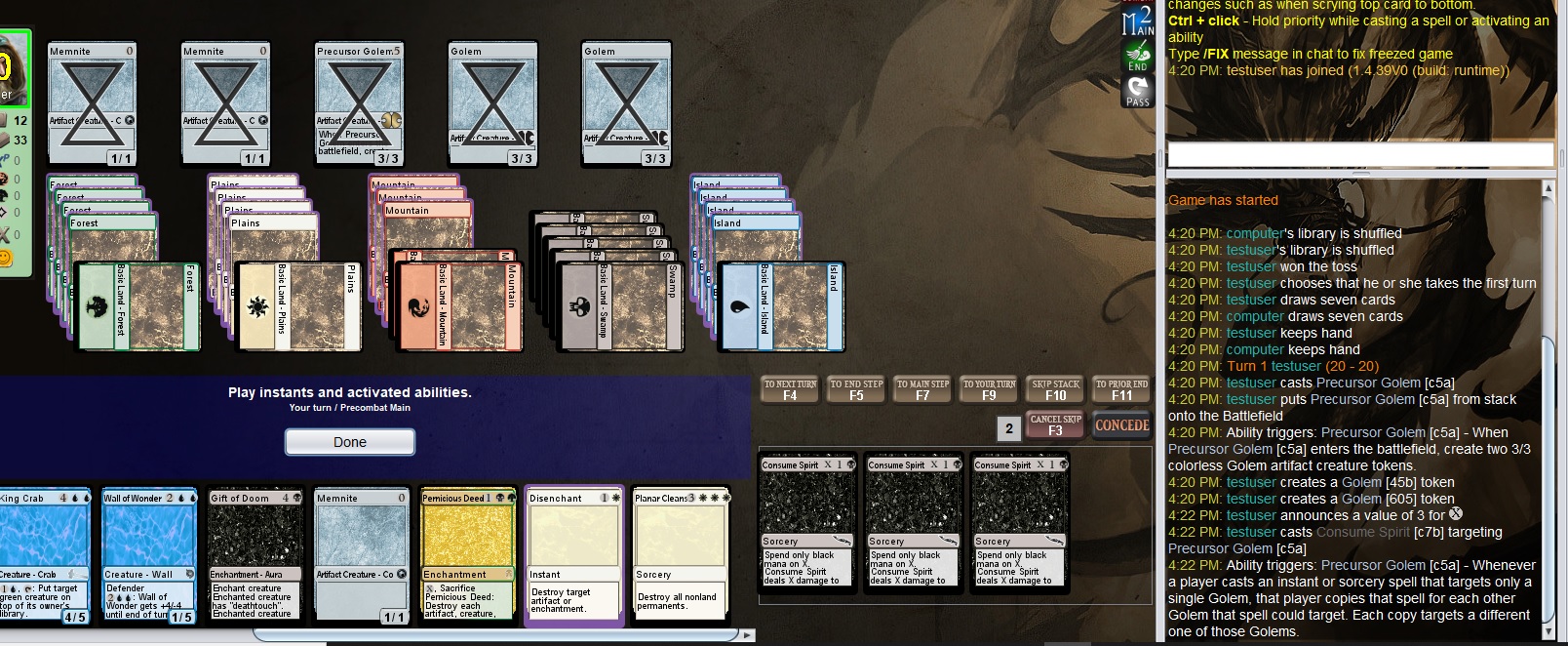The height and width of the screenshot is (646, 1568).
Task: Skip to next turn with F4 button
Action: [x=790, y=389]
